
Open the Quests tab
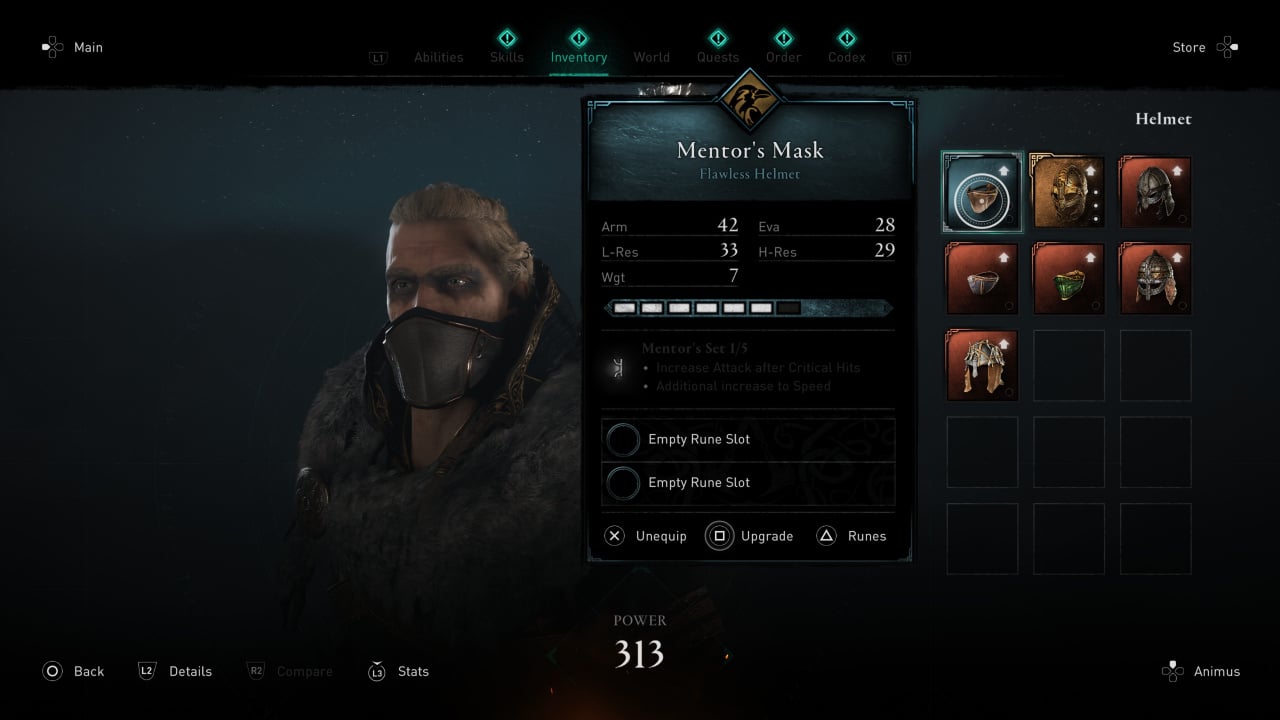tap(718, 57)
